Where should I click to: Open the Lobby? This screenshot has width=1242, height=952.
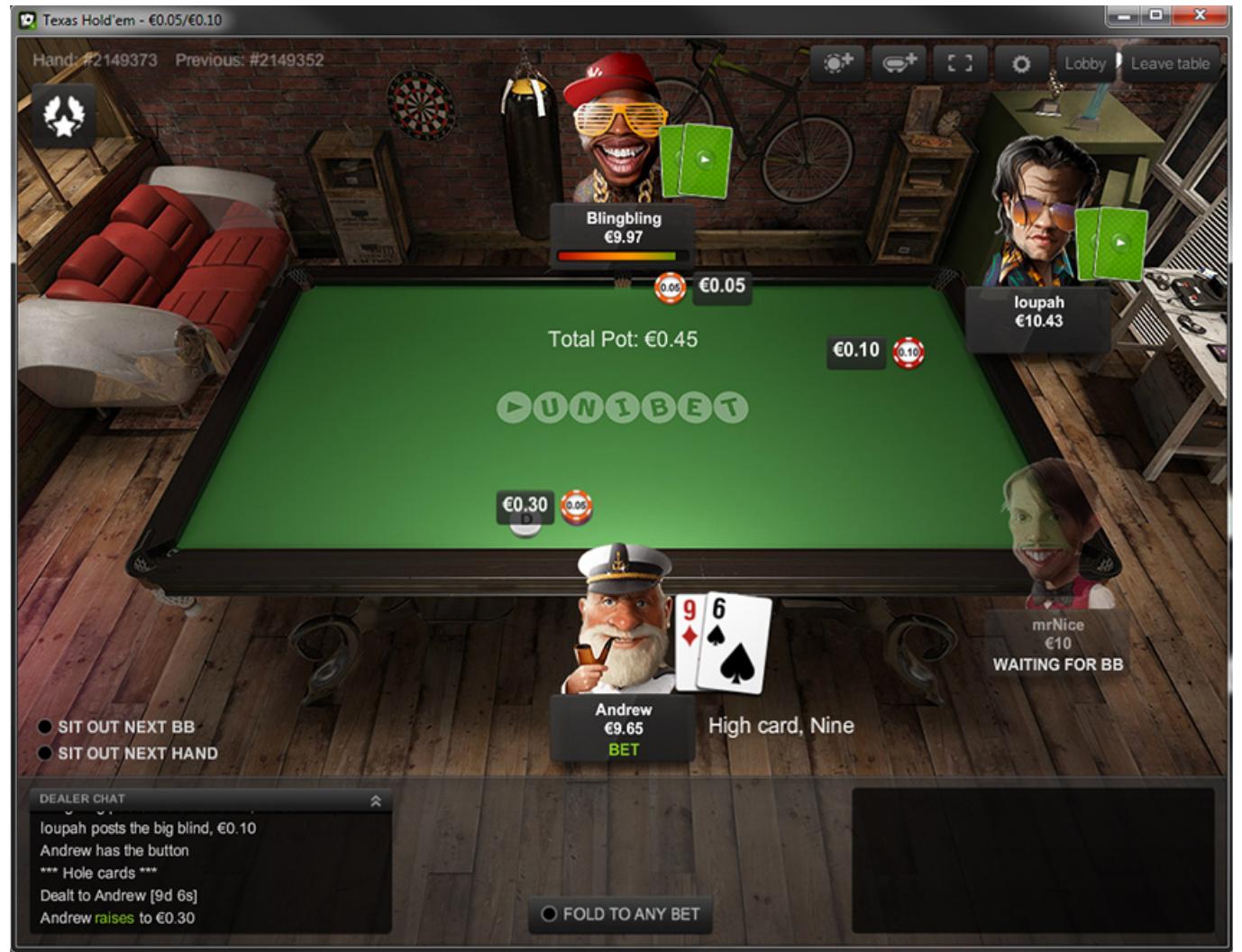[1083, 64]
